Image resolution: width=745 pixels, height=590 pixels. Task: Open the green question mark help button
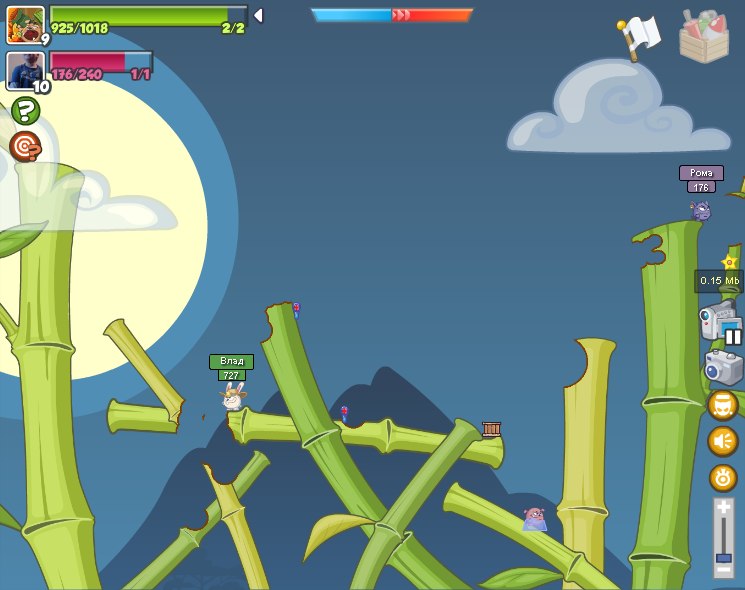(25, 110)
